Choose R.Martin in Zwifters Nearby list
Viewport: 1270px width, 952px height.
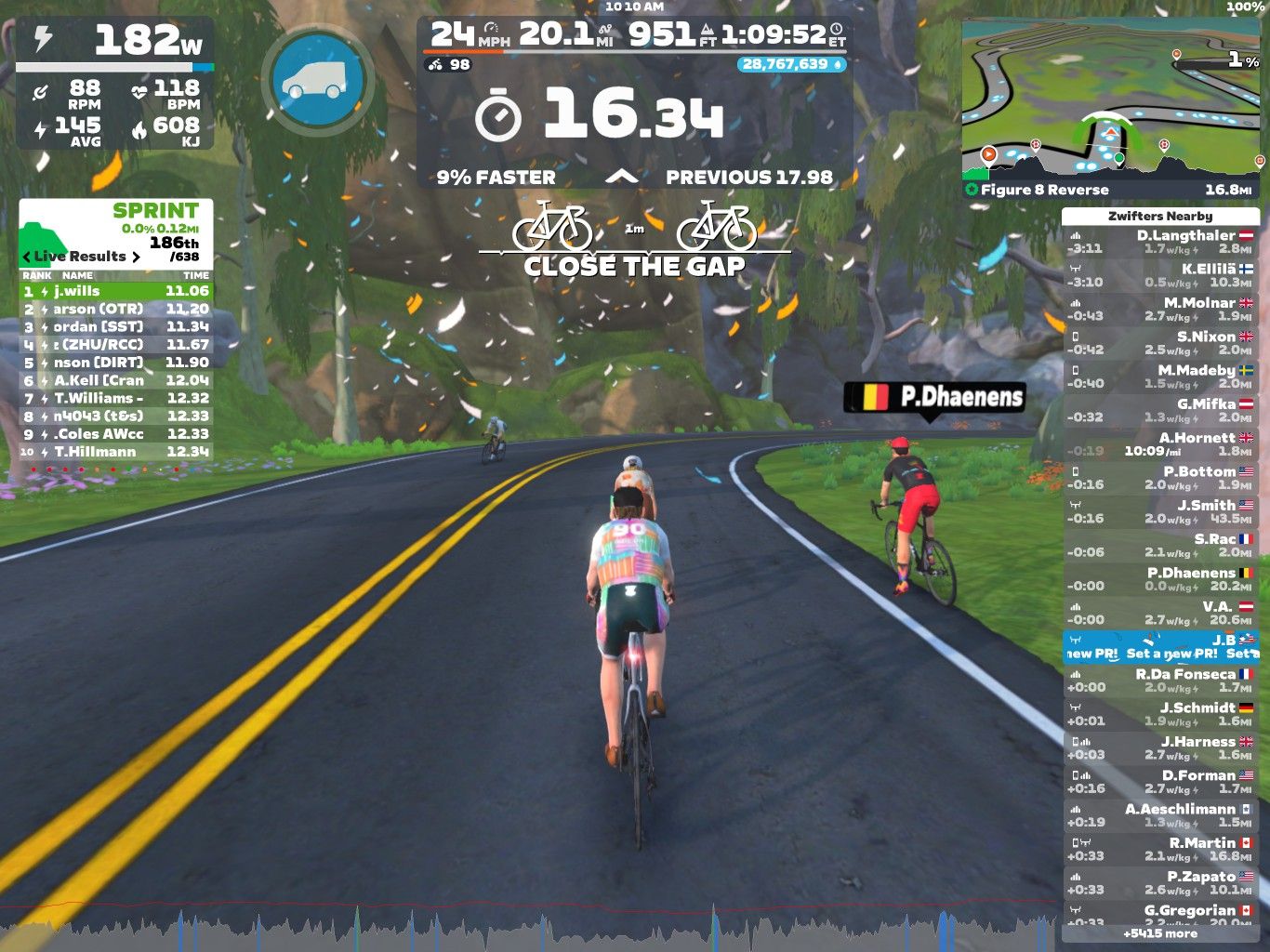(1160, 850)
